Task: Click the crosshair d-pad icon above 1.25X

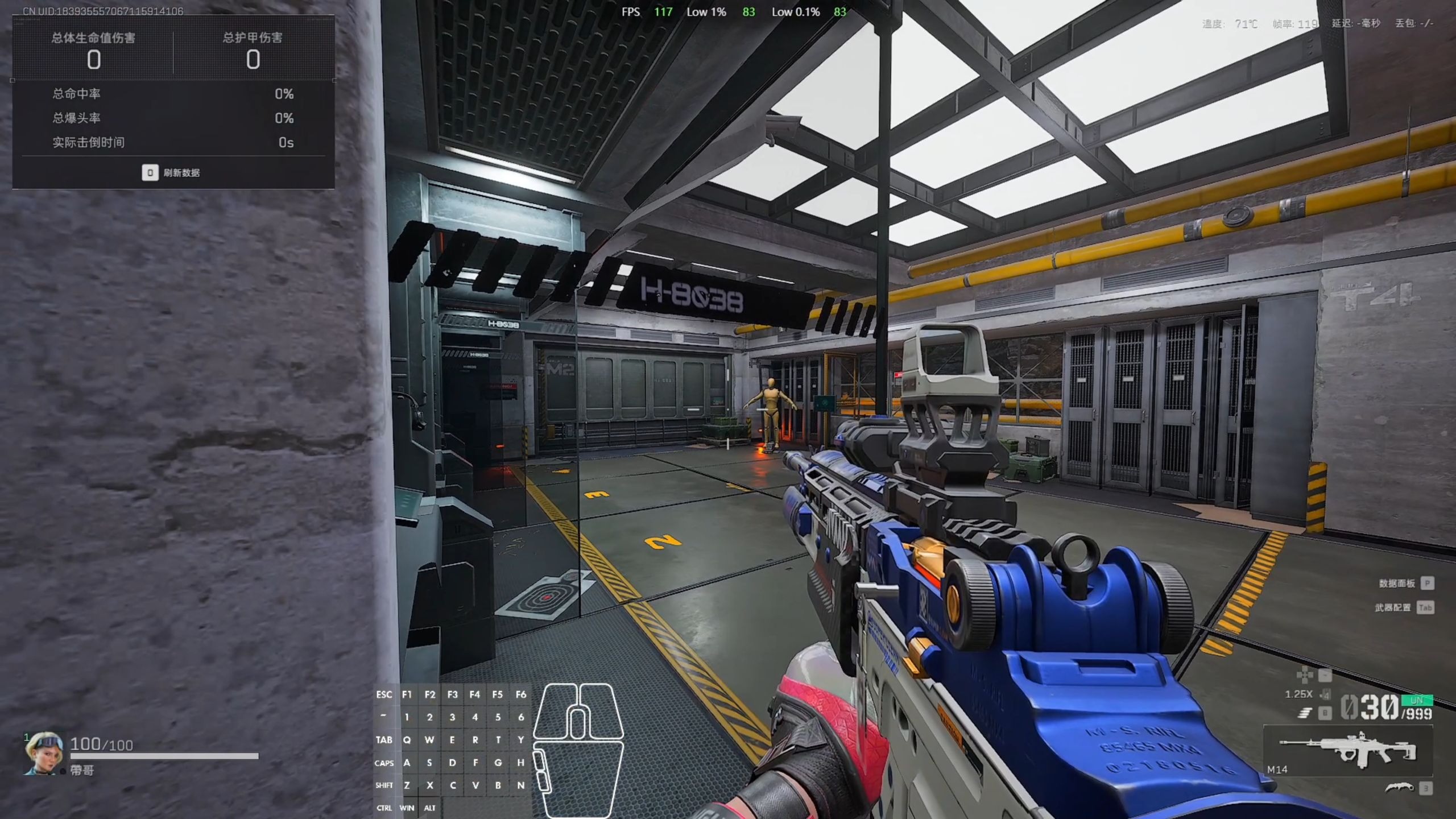Action: 1305,675
